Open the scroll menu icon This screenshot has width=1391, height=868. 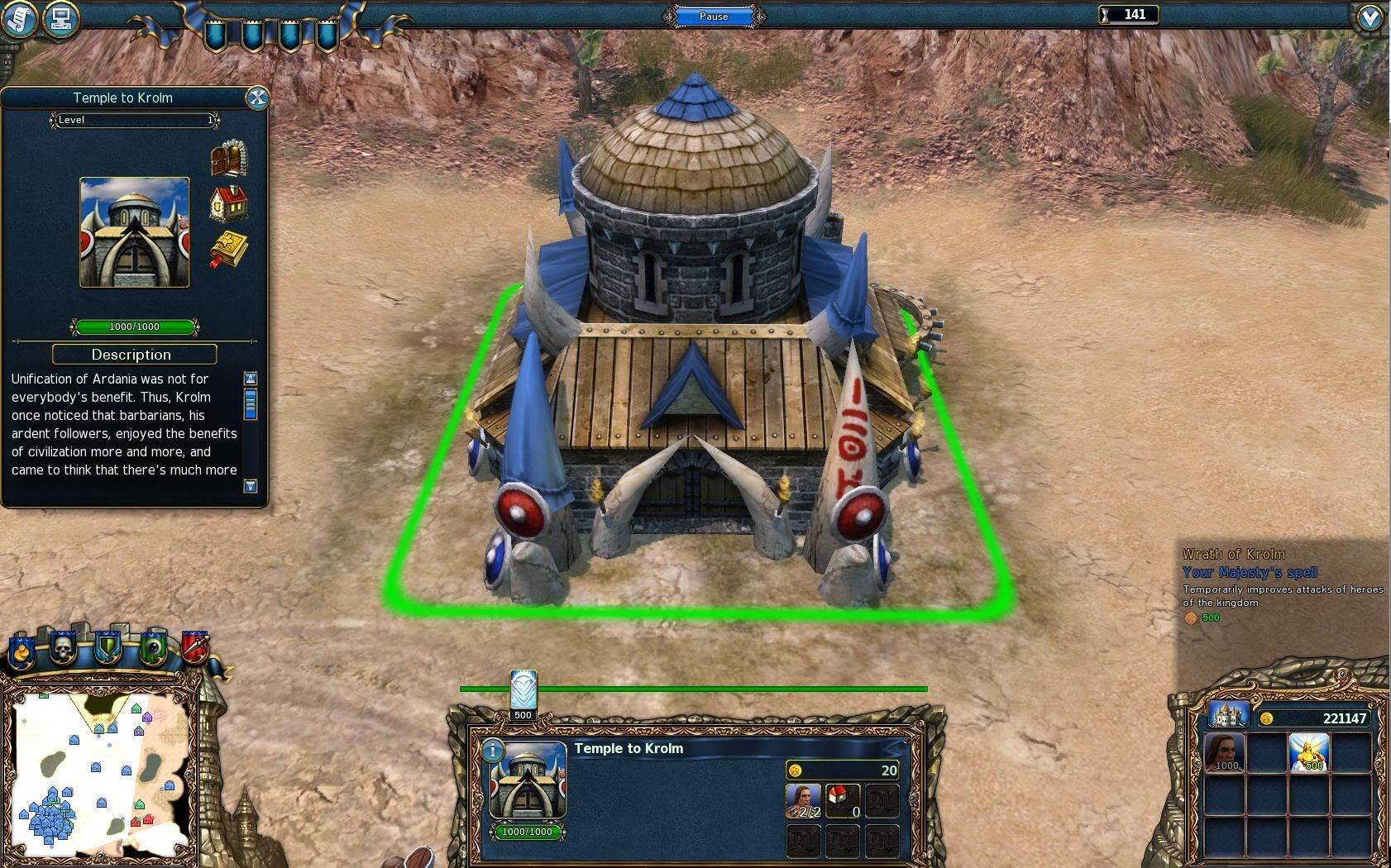pos(18,18)
